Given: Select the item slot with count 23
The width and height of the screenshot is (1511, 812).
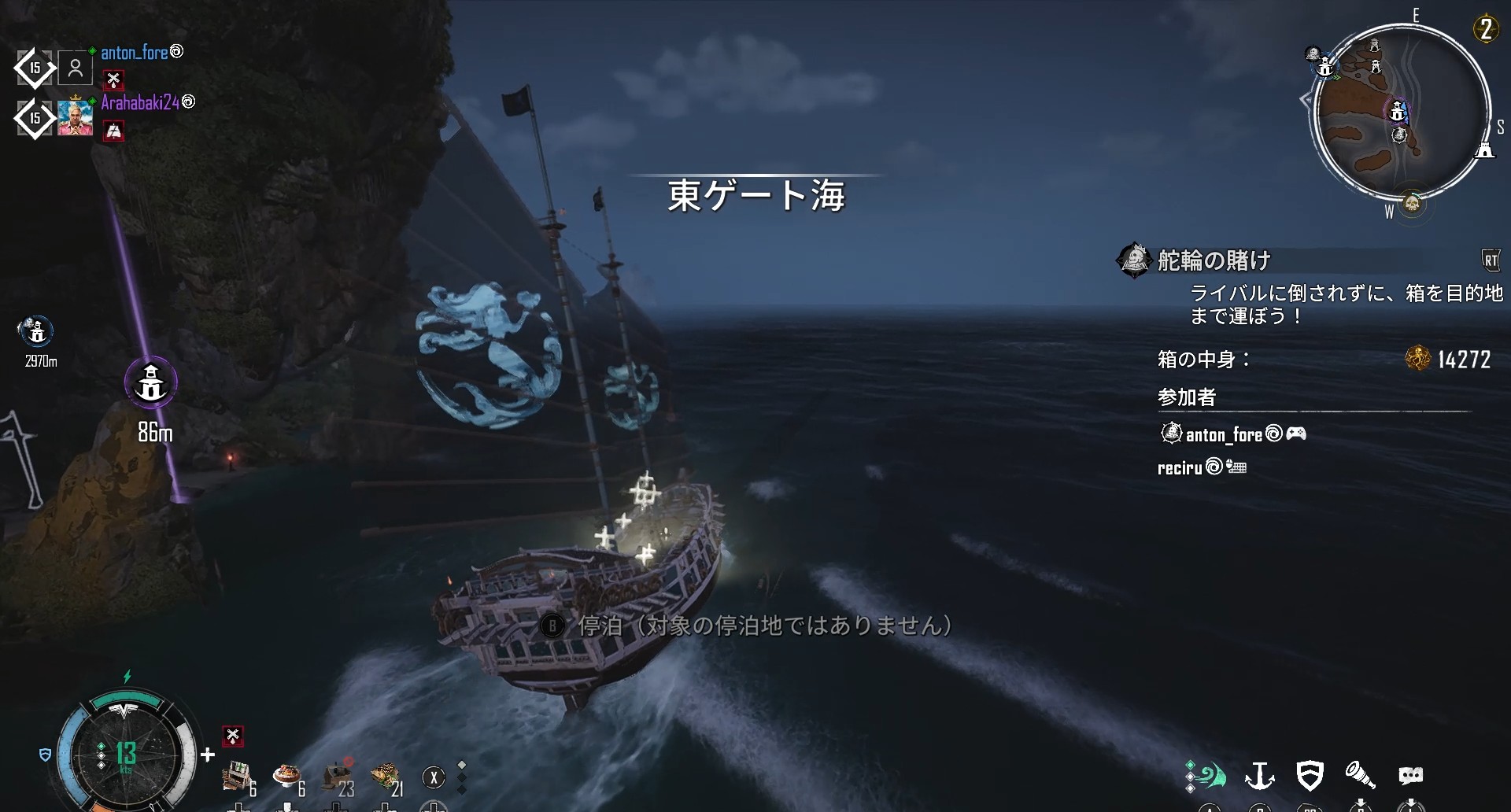Looking at the screenshot, I should click(338, 777).
